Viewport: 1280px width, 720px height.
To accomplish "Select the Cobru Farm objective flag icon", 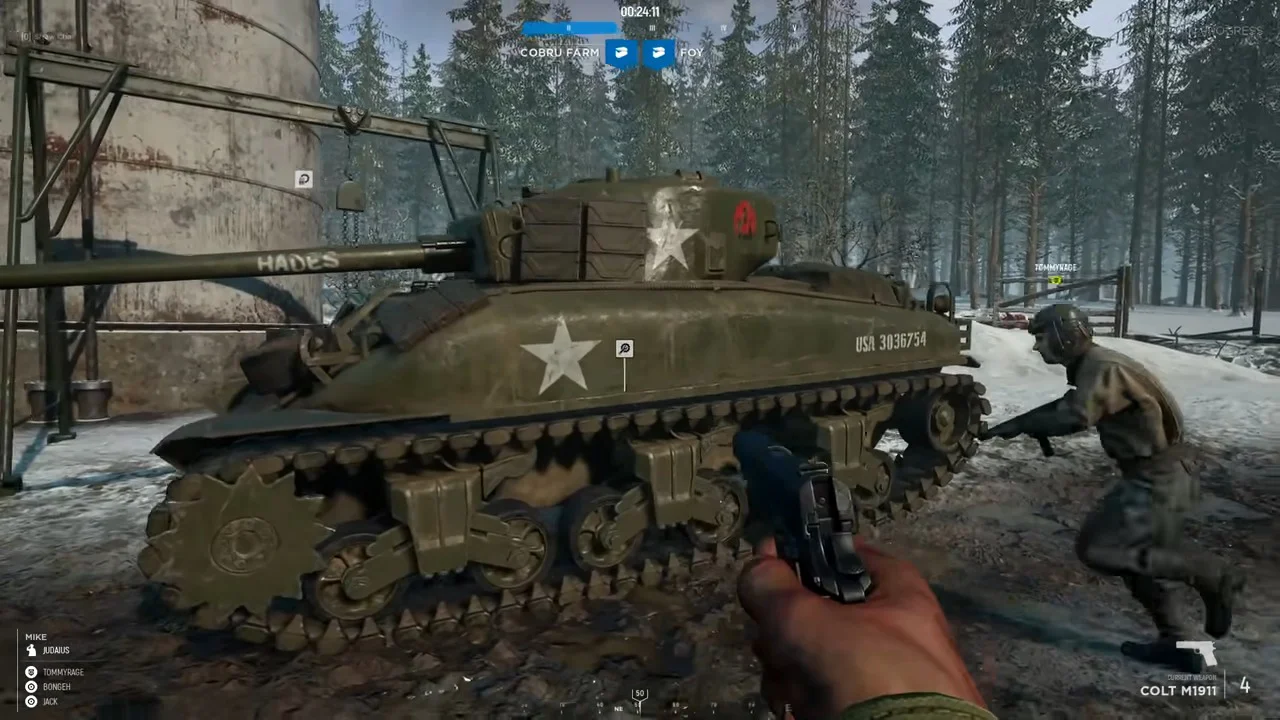I will (621, 53).
